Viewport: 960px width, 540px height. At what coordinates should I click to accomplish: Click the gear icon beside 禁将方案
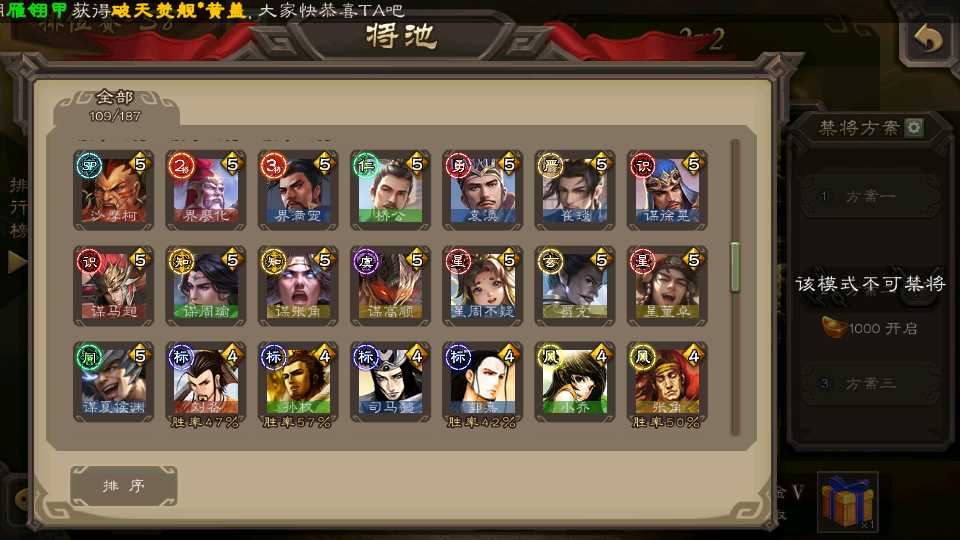[913, 128]
